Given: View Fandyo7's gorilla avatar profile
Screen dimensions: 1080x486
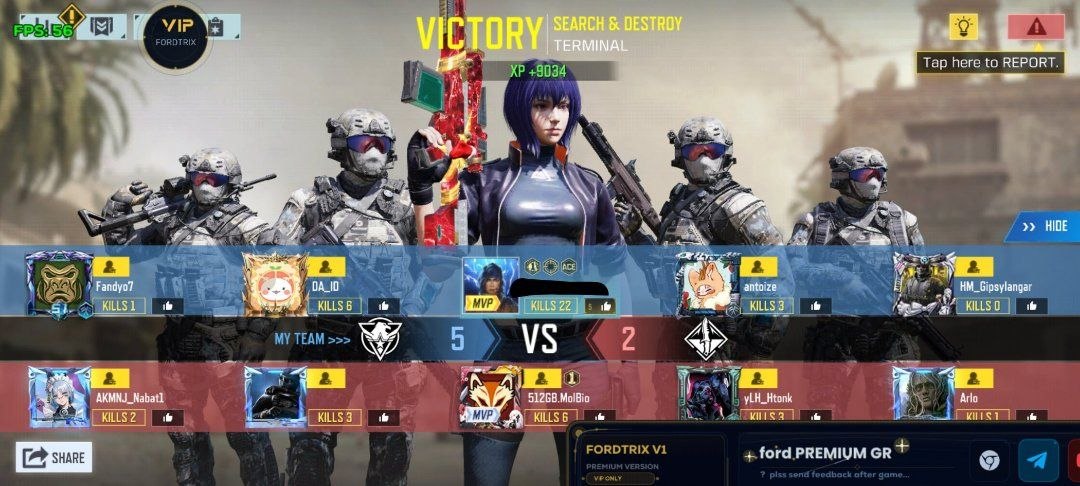Looking at the screenshot, I should pyautogui.click(x=59, y=284).
